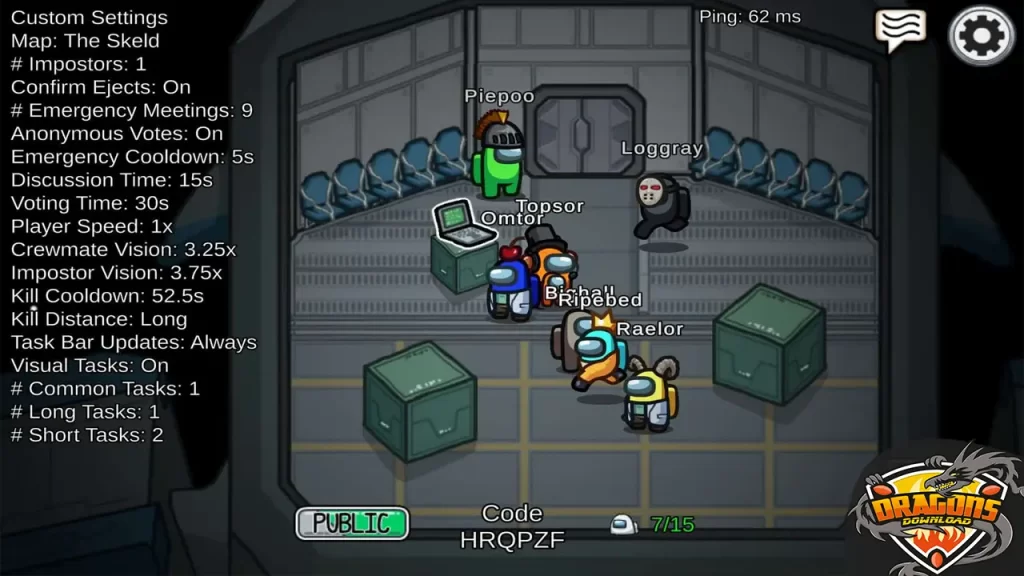Toggle the PUBLIC lobby visibility button
Screen dimensions: 1024x576
[352, 522]
